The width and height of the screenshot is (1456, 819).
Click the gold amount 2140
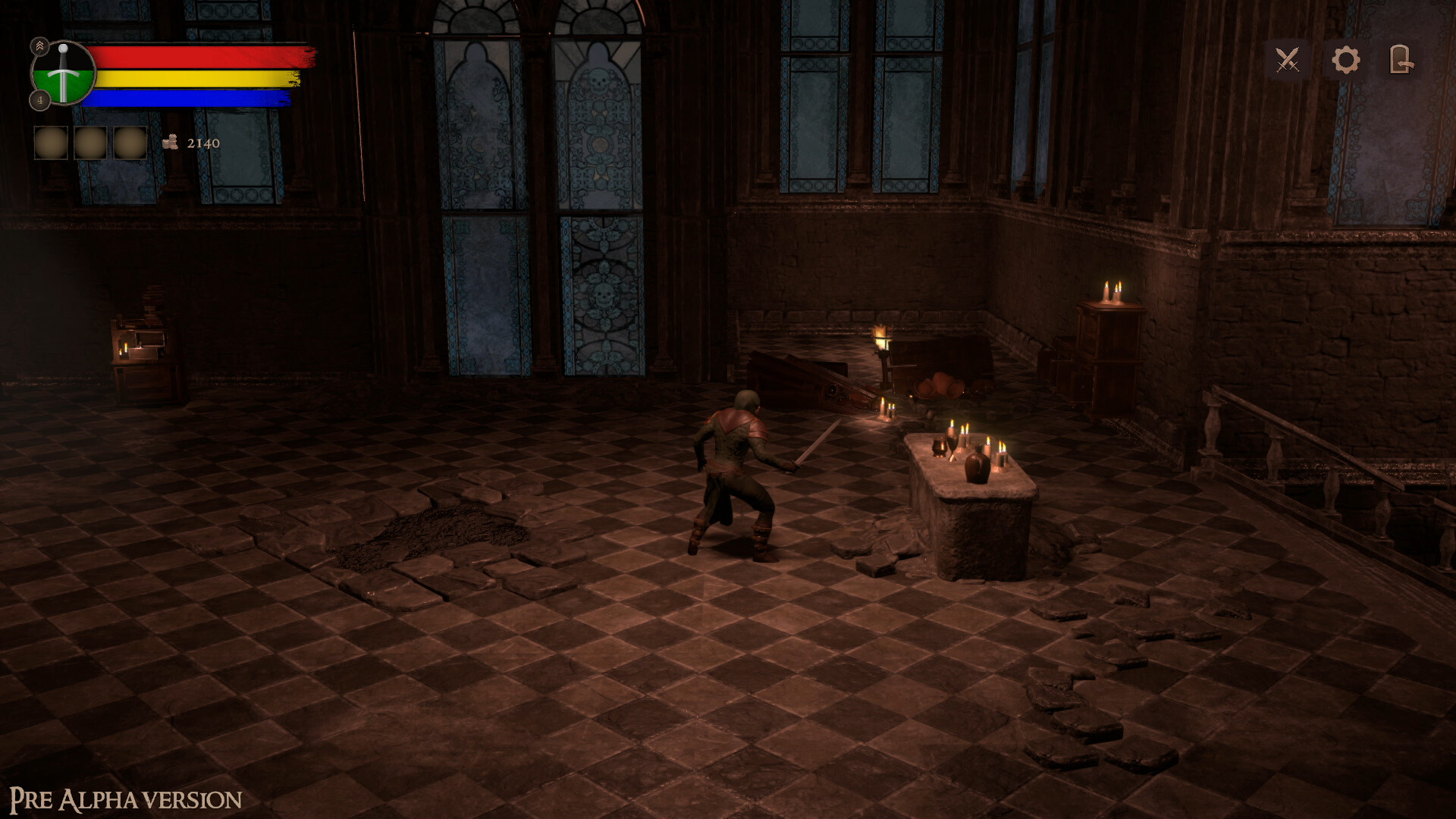tap(202, 143)
